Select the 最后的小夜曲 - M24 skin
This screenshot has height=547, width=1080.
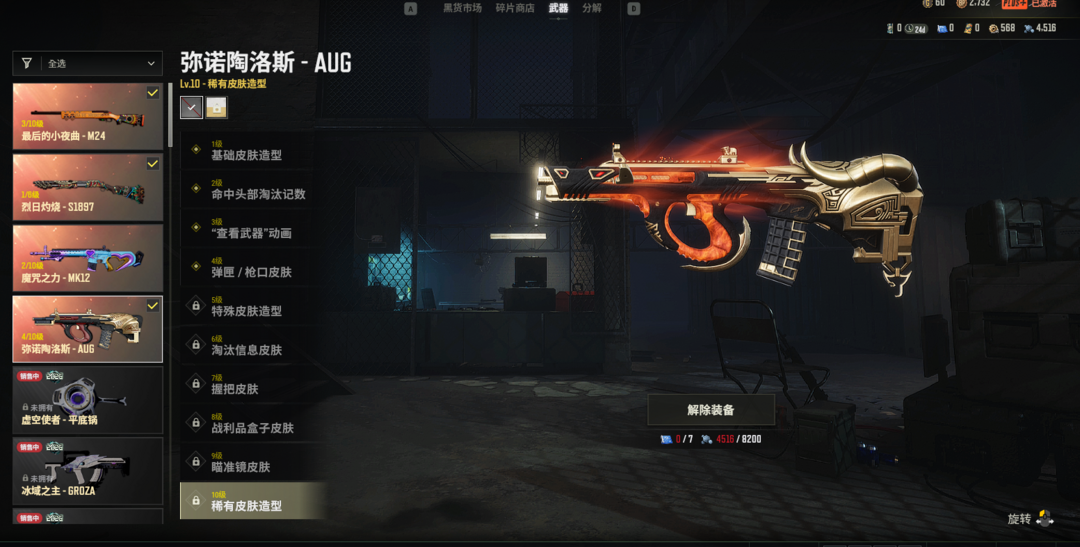(x=87, y=116)
